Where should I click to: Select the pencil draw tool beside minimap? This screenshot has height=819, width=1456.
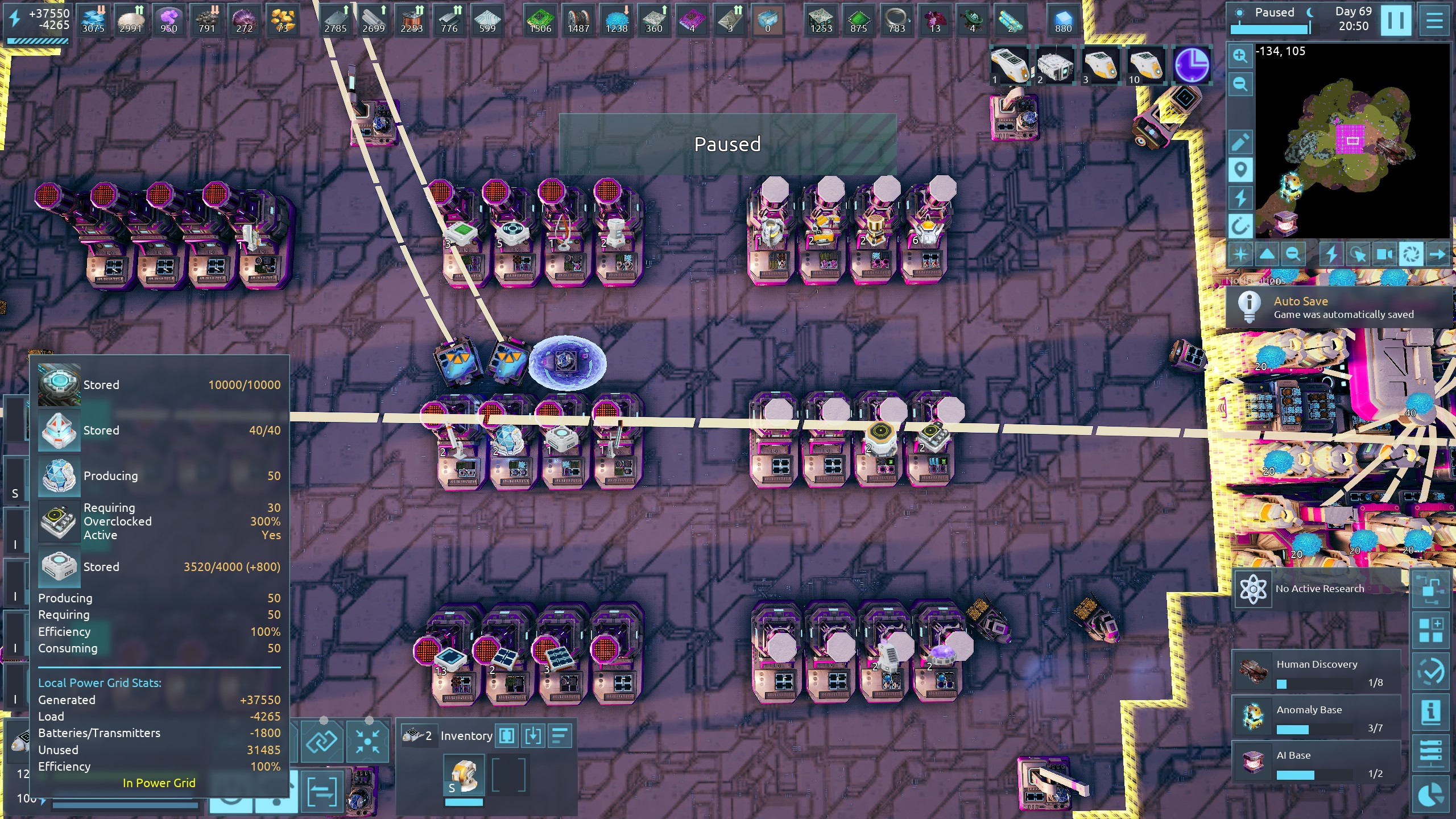[1240, 142]
